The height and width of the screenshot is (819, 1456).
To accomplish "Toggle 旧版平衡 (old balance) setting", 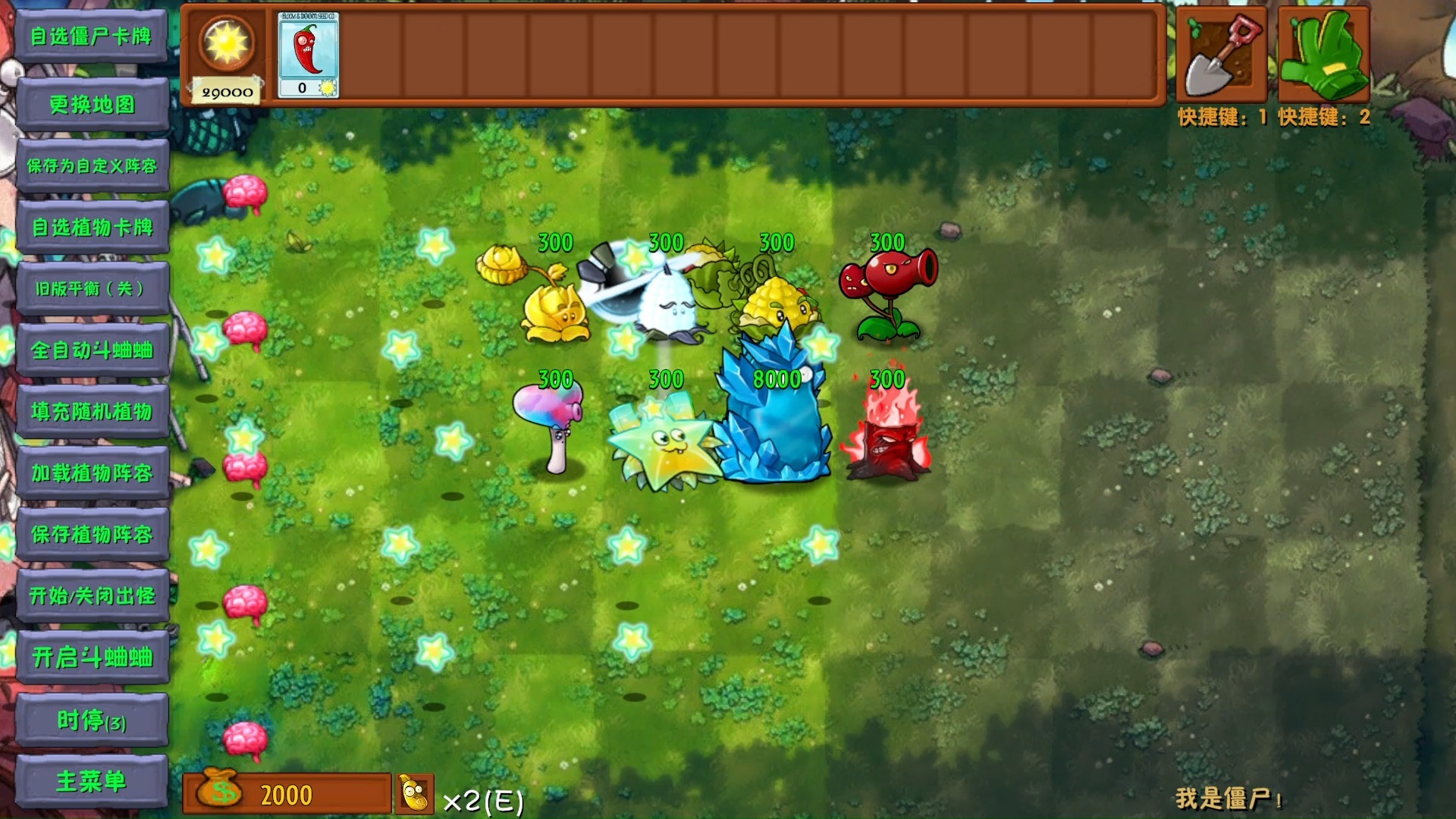I will pos(93,290).
